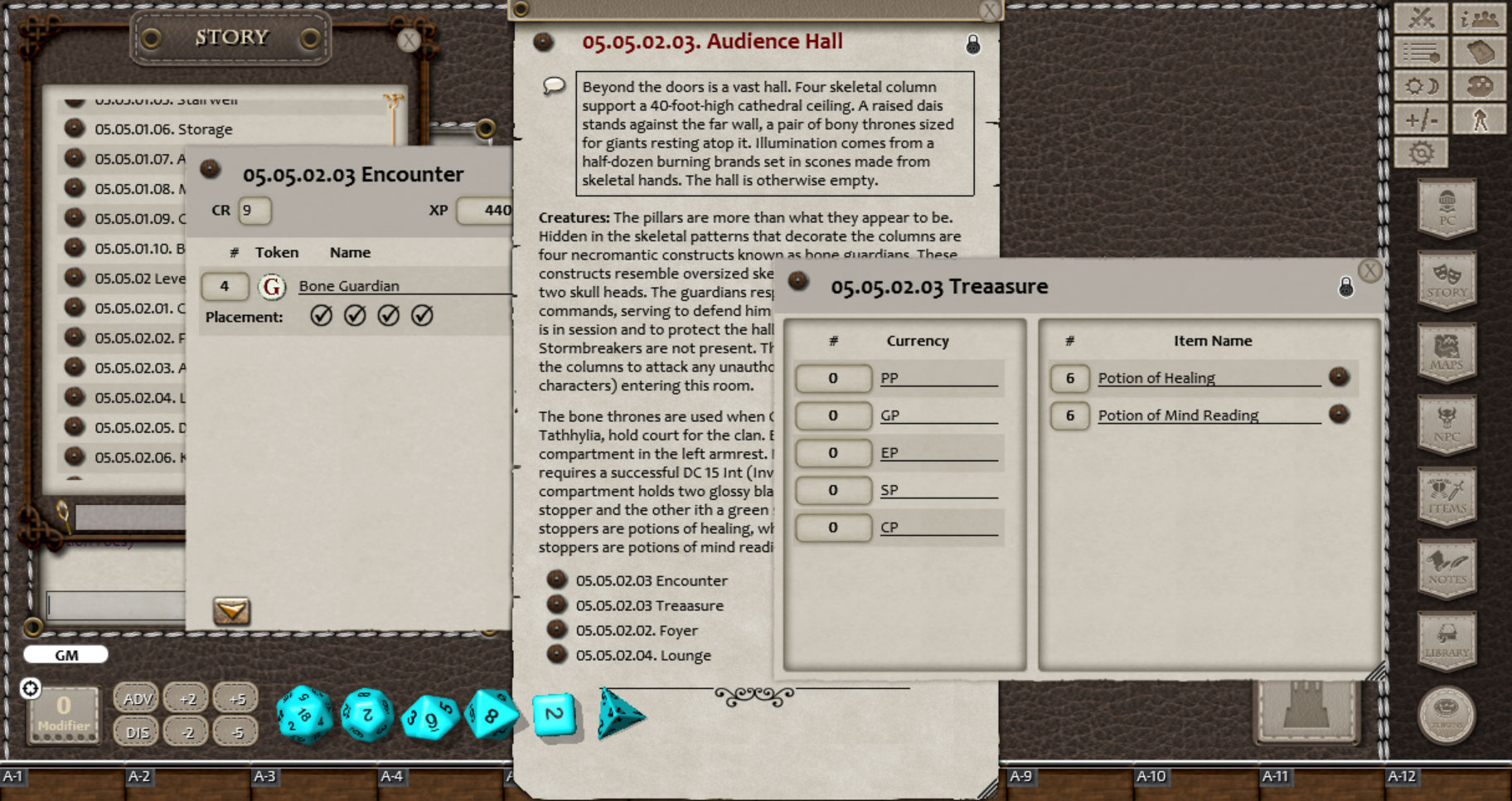Toggle the first Bone Guardian placement checkmark
This screenshot has height=801, width=1512.
(x=322, y=316)
